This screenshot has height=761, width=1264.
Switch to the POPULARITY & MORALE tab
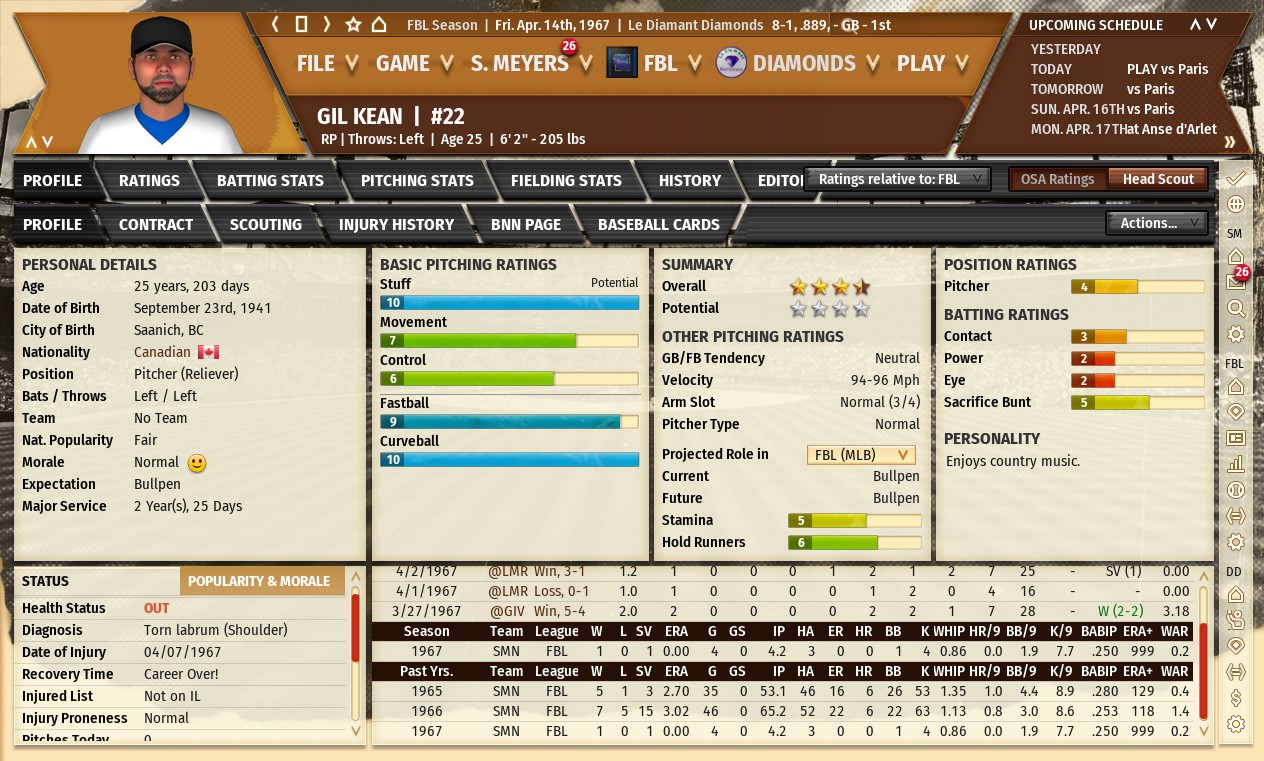coord(259,581)
